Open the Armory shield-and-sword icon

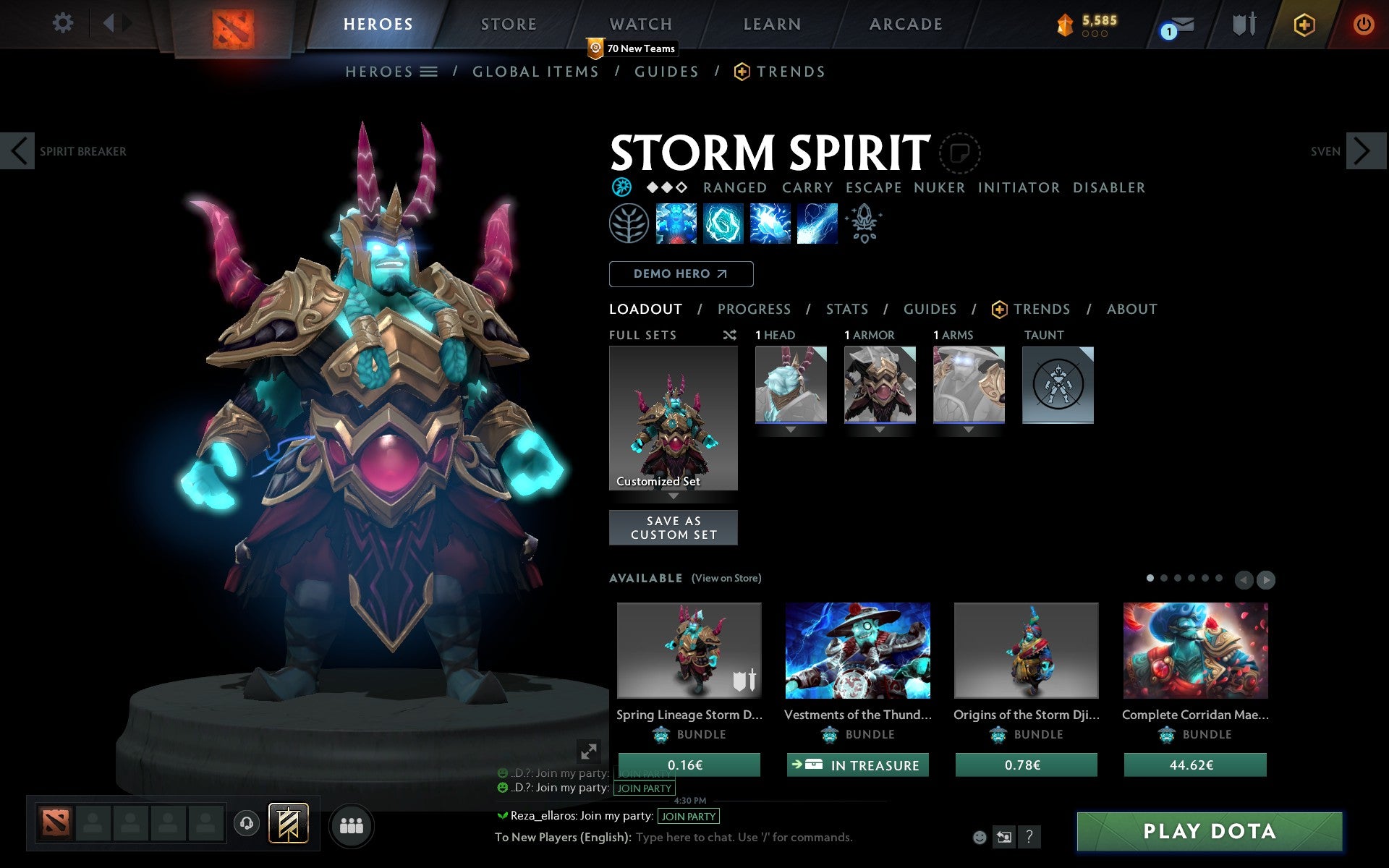coord(1242,23)
